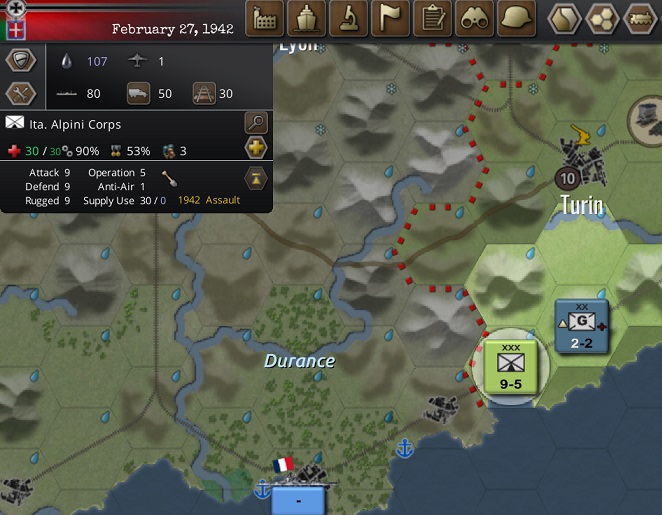This screenshot has width=662, height=515.
Task: Click the tank hexagon button
Action: [x=639, y=18]
